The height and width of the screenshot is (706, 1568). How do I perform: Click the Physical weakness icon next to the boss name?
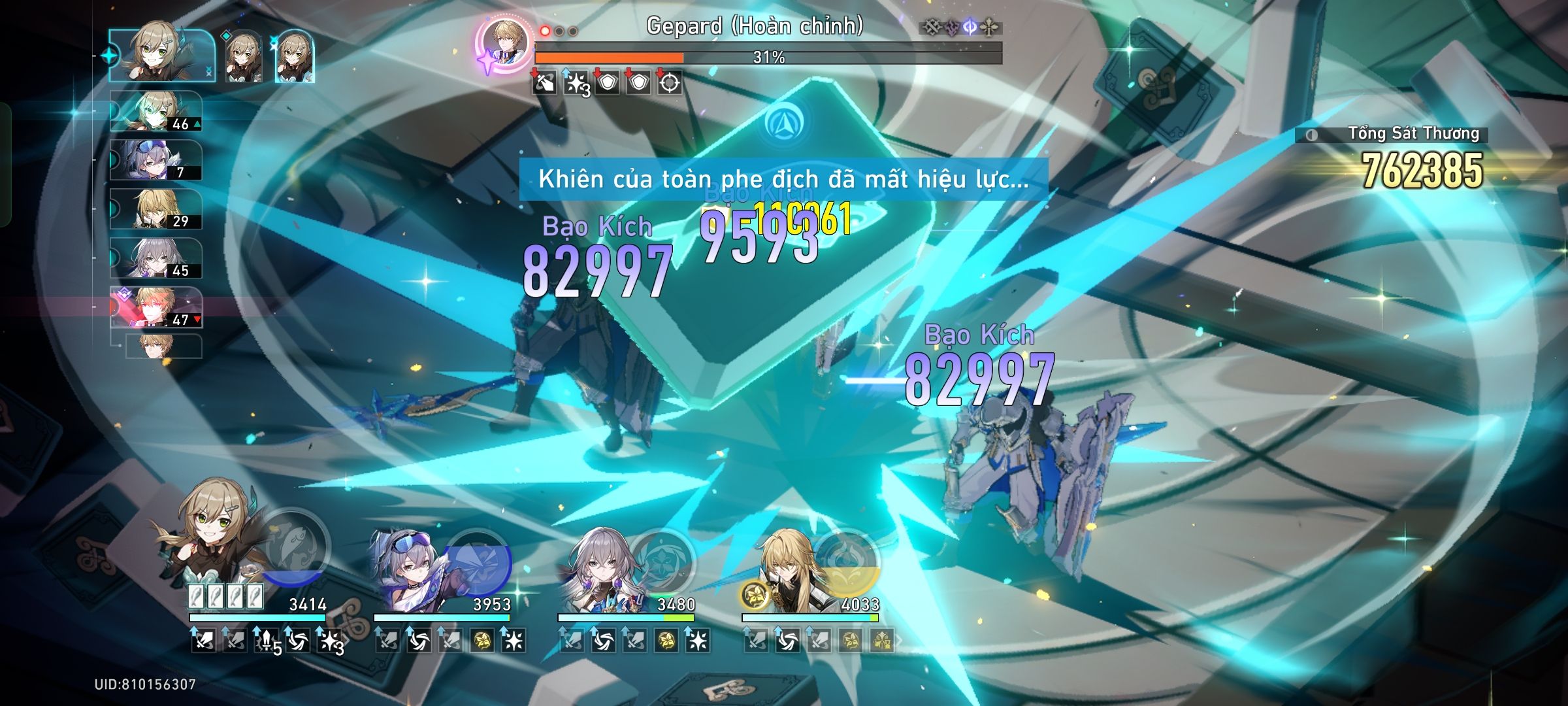(932, 25)
